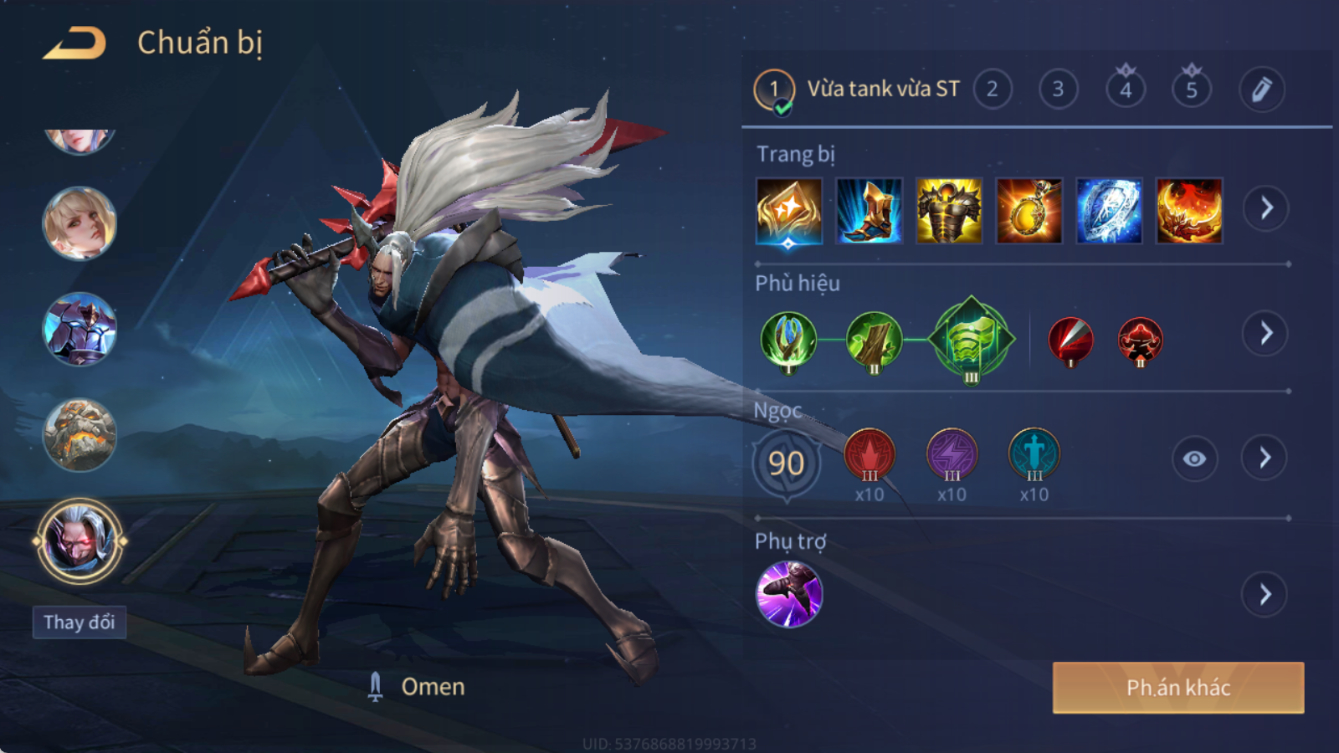
Task: Edit the preset name with pencil icon
Action: 1261,90
